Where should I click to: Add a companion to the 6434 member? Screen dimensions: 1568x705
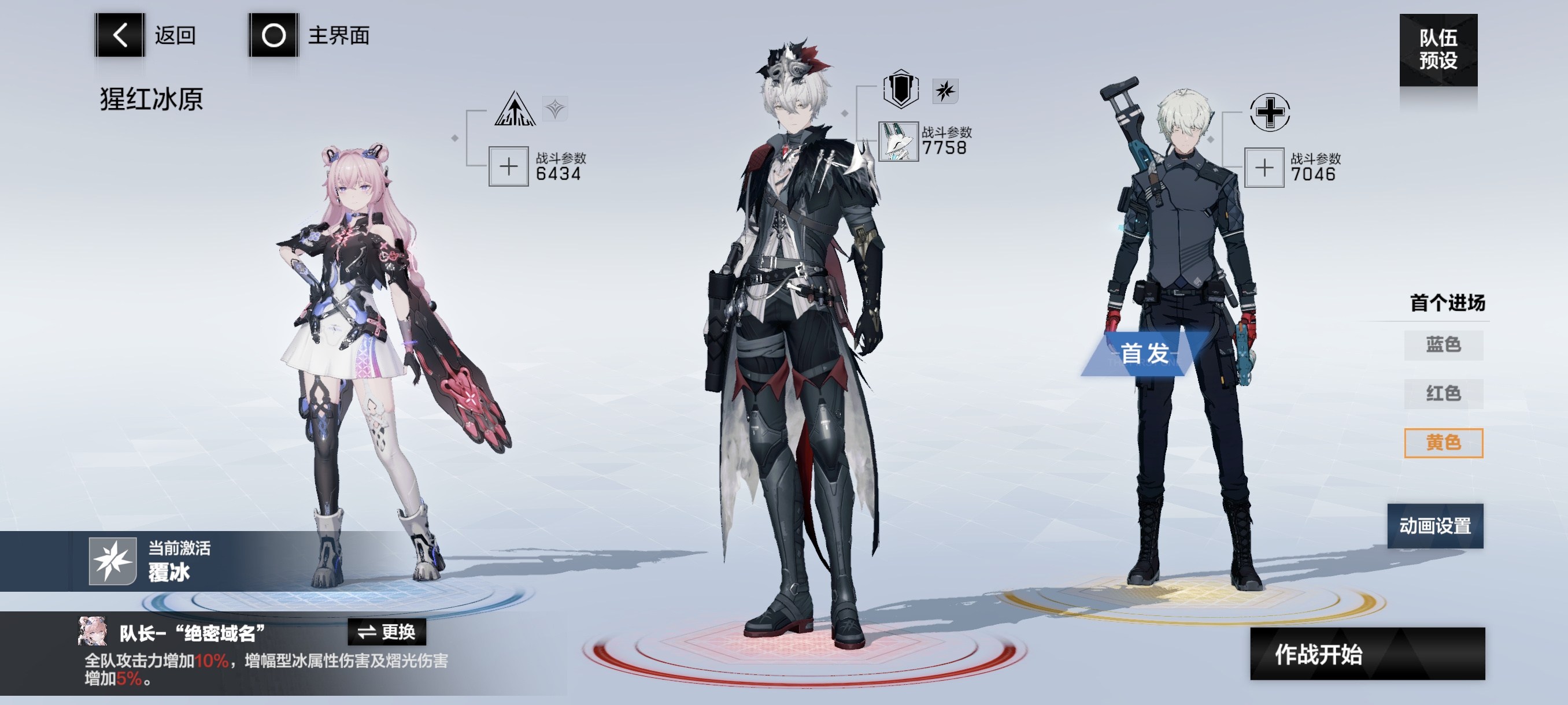coord(508,166)
